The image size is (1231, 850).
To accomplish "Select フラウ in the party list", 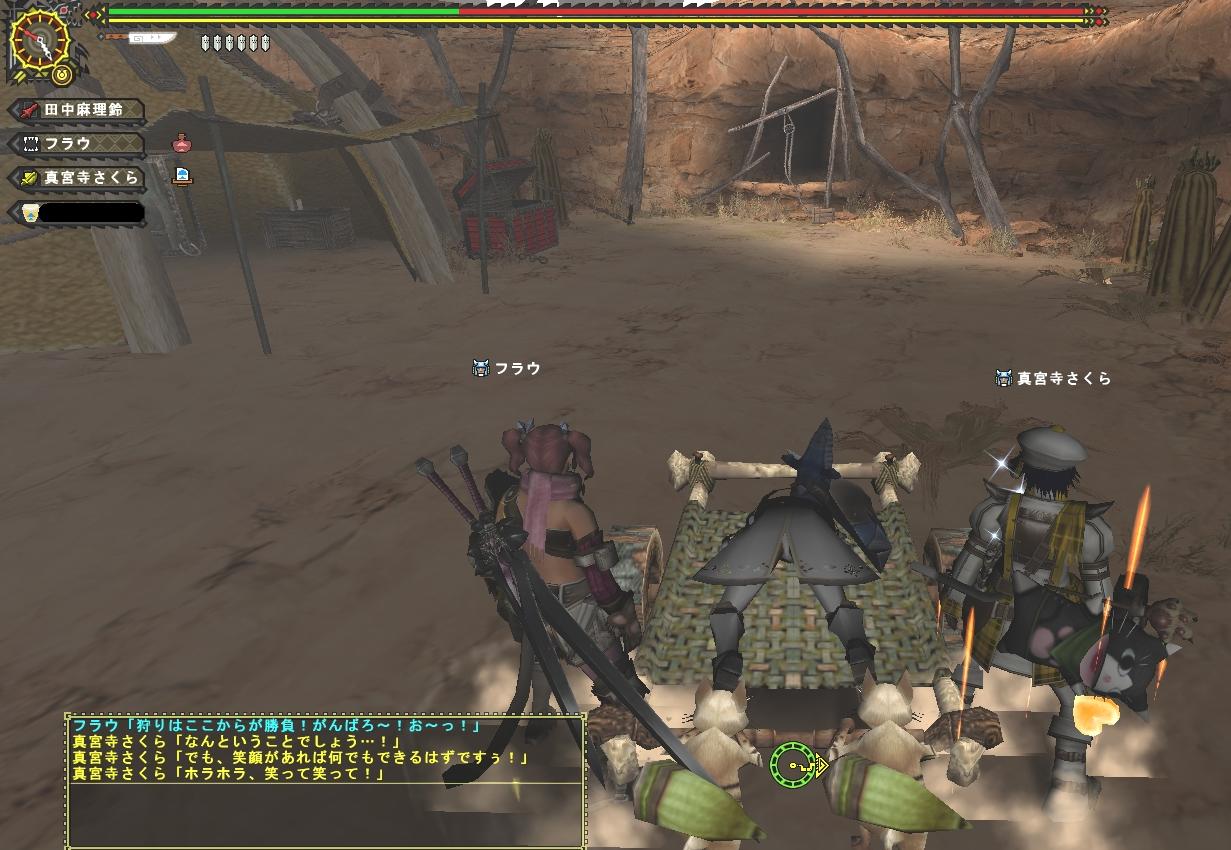I will (78, 144).
